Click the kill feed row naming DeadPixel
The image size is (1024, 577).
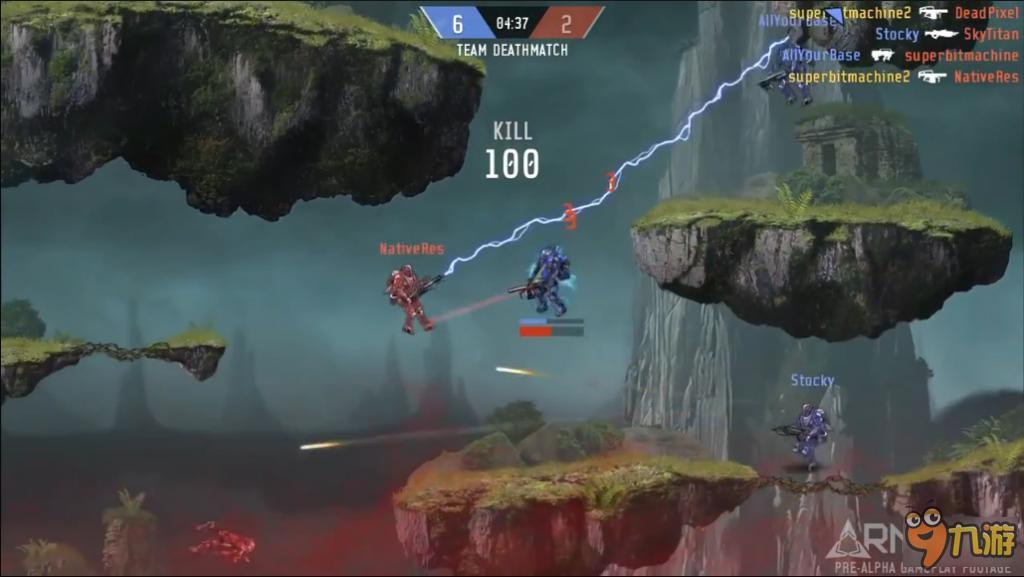coord(904,13)
